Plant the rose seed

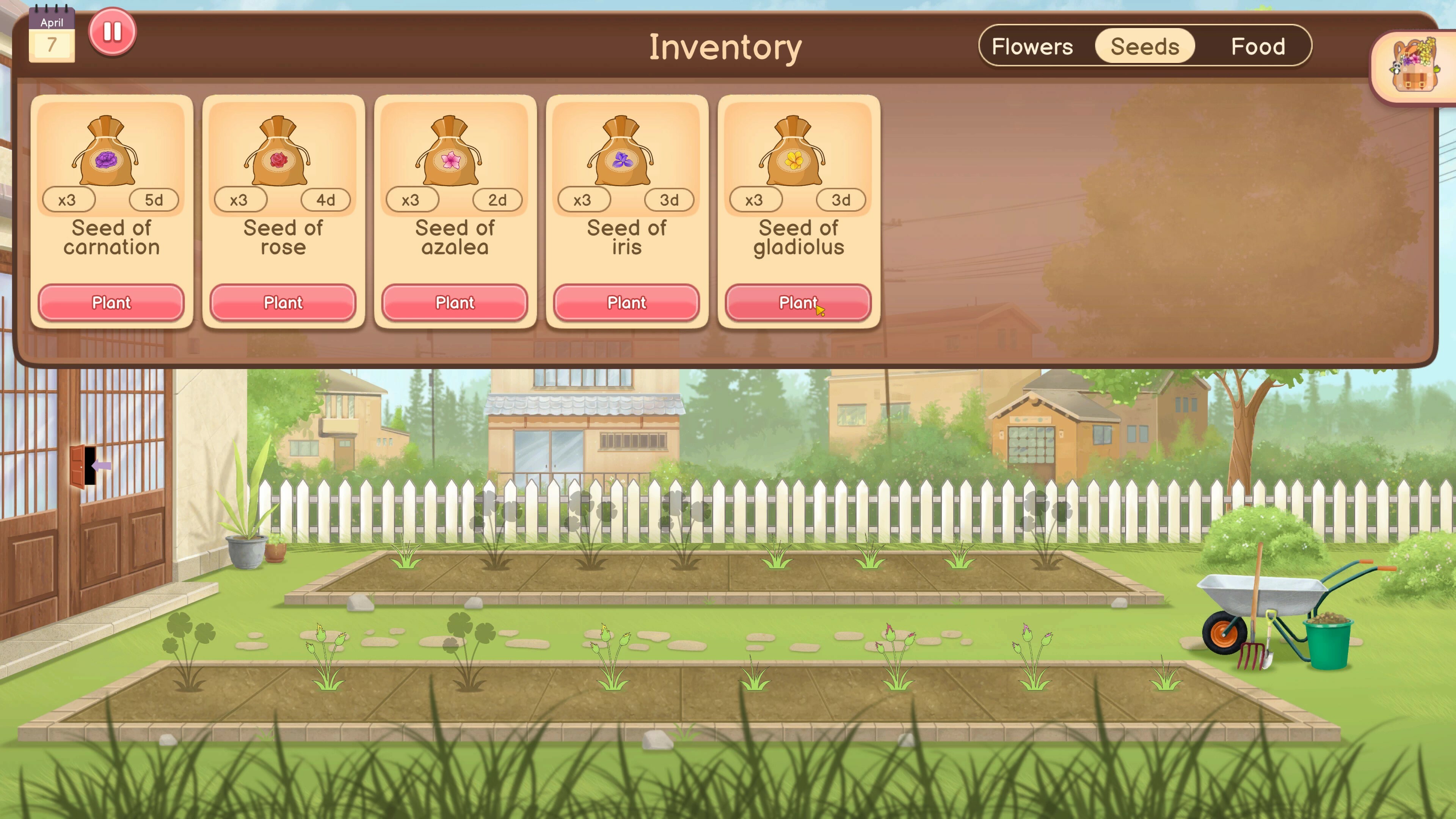(282, 303)
